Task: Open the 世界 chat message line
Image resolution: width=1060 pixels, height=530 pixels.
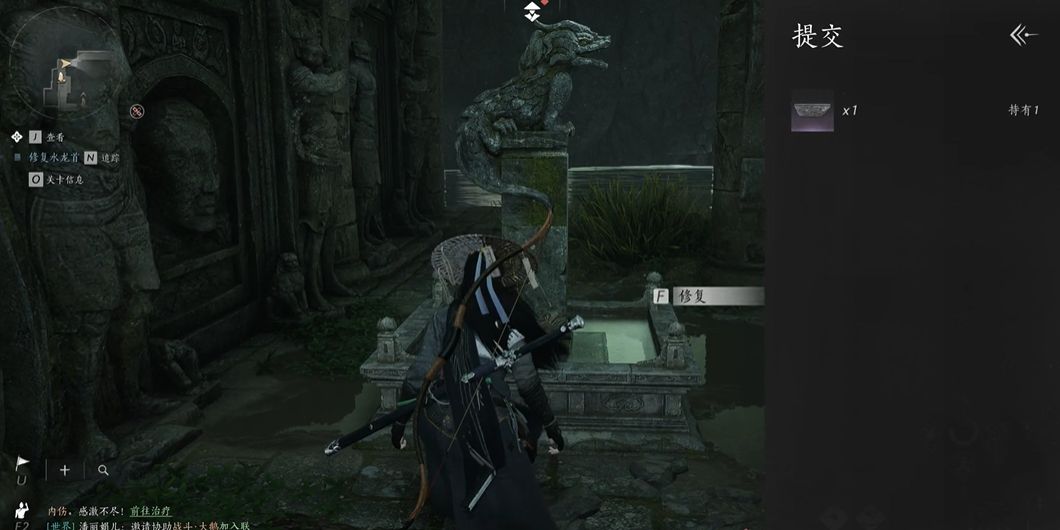Action: pos(148,525)
